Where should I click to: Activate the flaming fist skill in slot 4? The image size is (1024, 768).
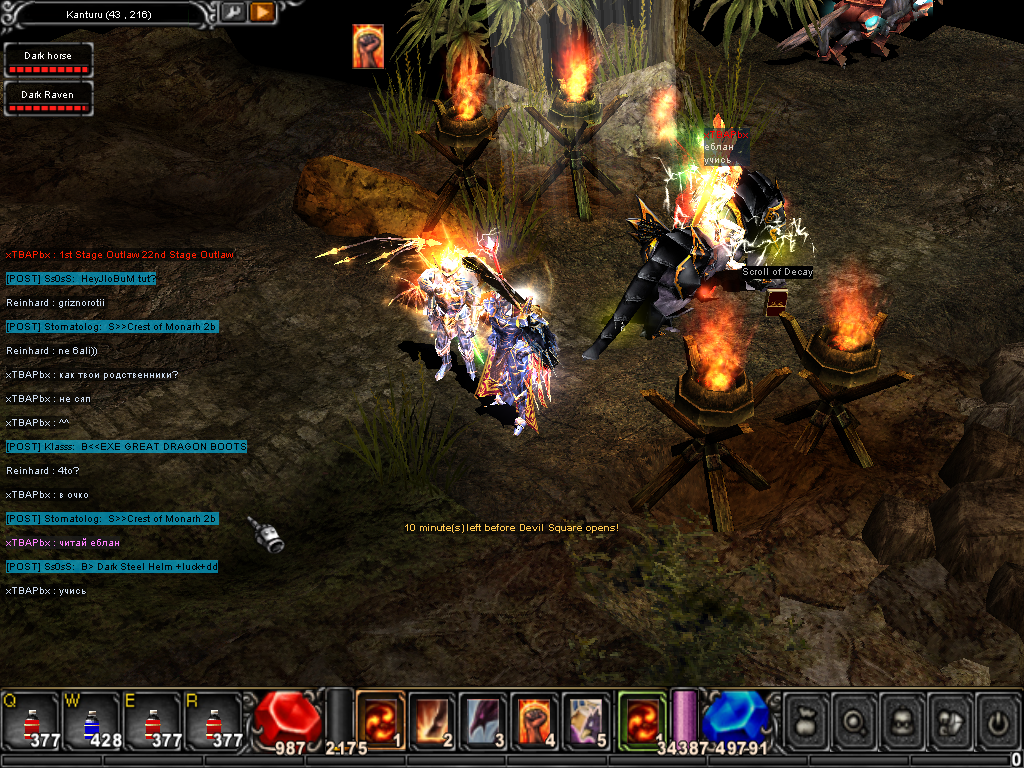536,720
